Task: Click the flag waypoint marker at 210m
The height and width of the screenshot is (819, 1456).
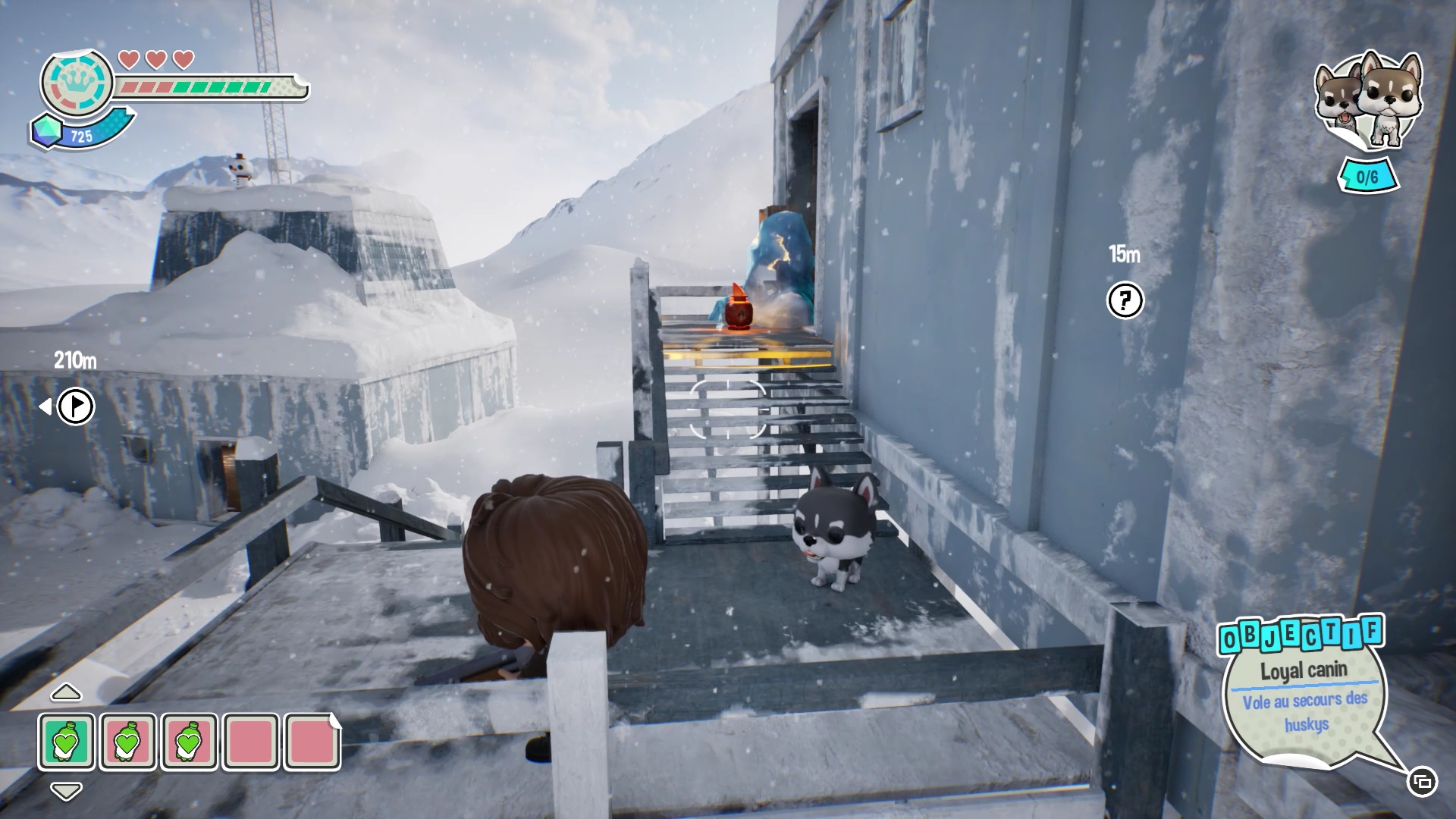Action: (76, 406)
